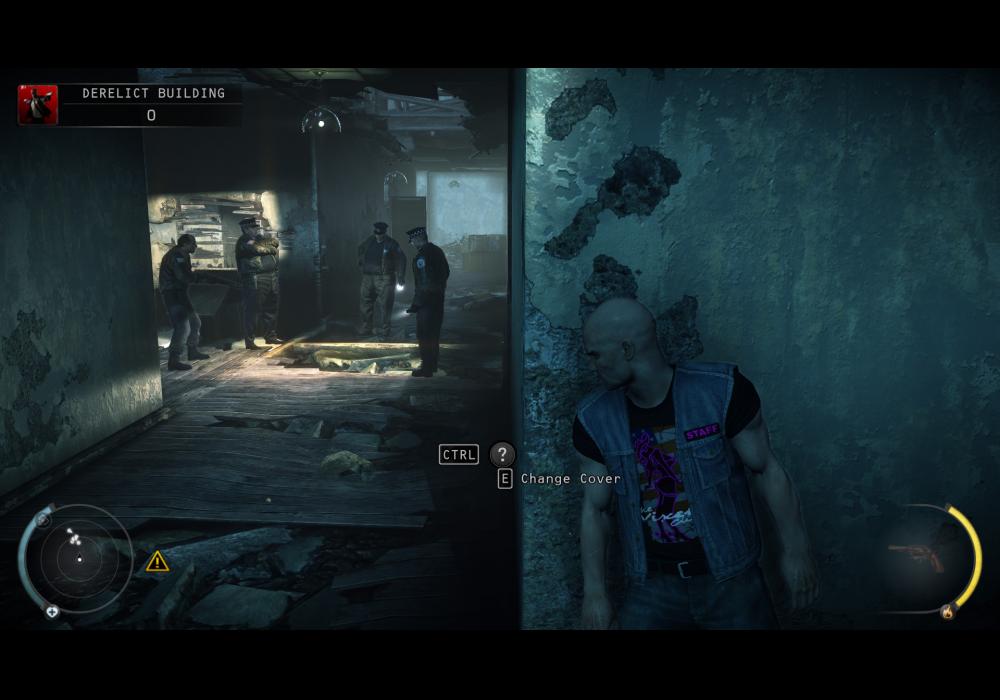Click the circular minimap radar
The width and height of the screenshot is (1000, 700).
pos(78,559)
